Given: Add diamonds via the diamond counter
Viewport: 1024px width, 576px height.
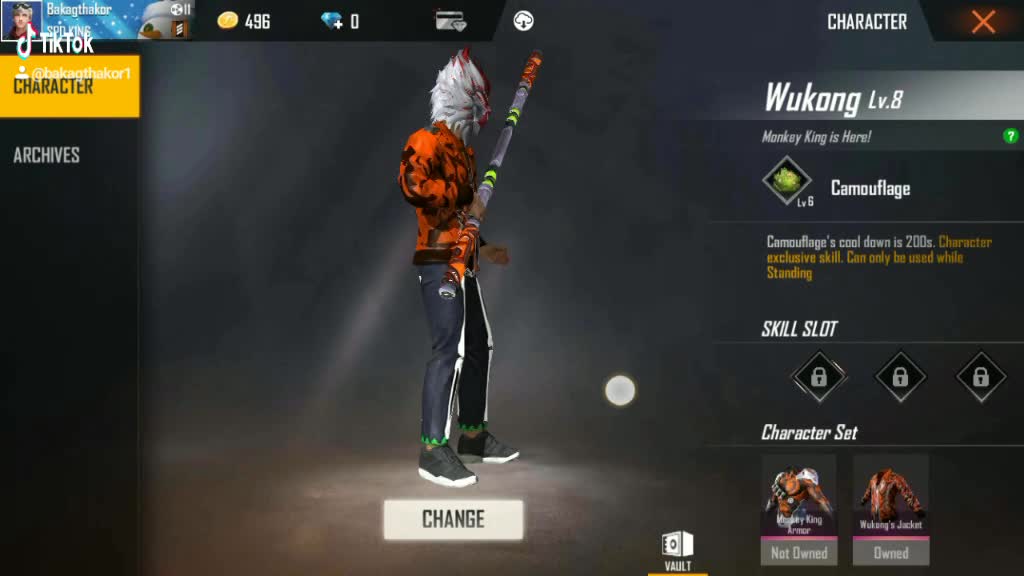Looking at the screenshot, I should point(333,22).
